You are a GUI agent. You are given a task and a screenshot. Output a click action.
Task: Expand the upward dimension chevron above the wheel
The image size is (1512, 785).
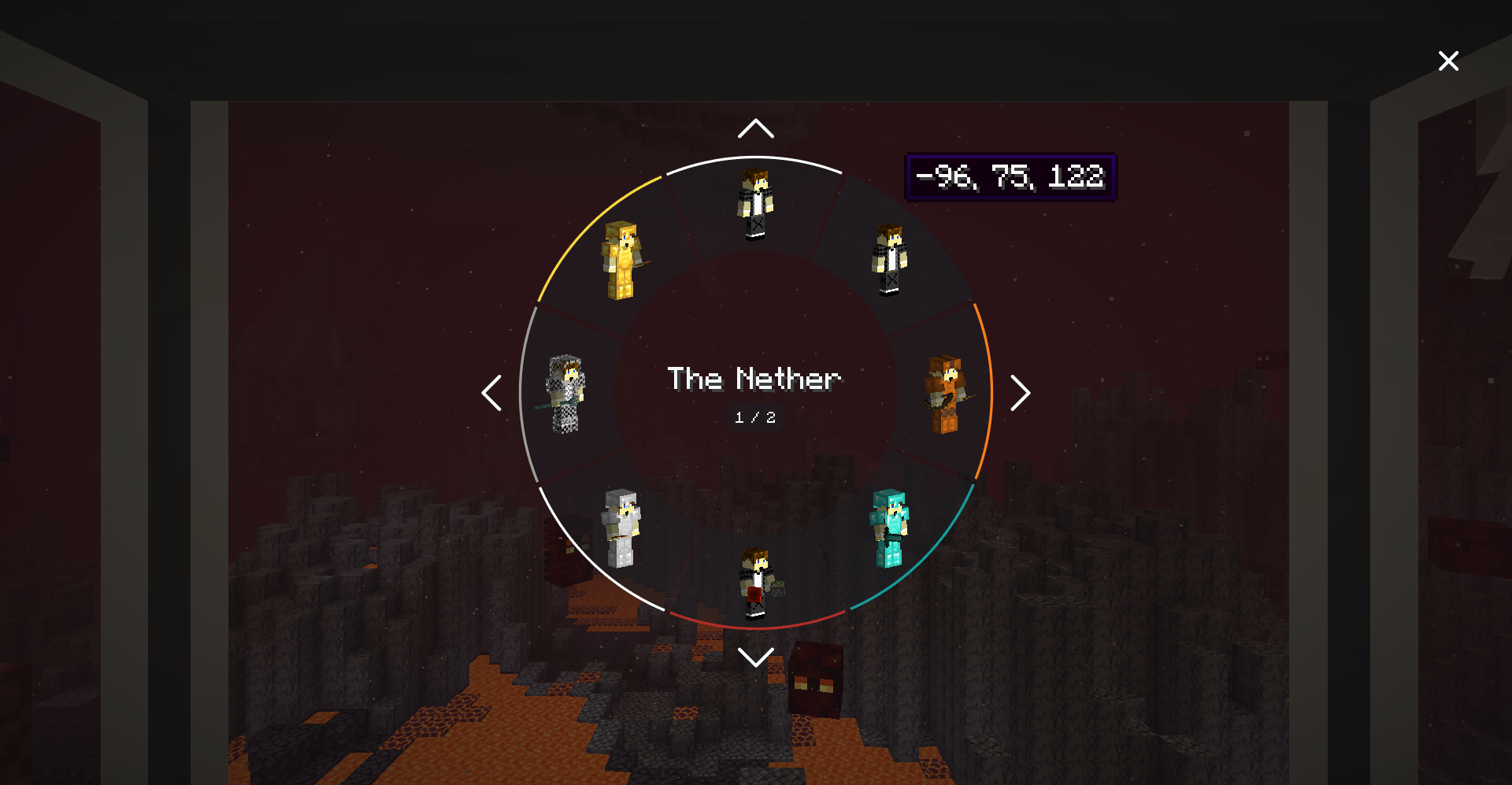[755, 127]
